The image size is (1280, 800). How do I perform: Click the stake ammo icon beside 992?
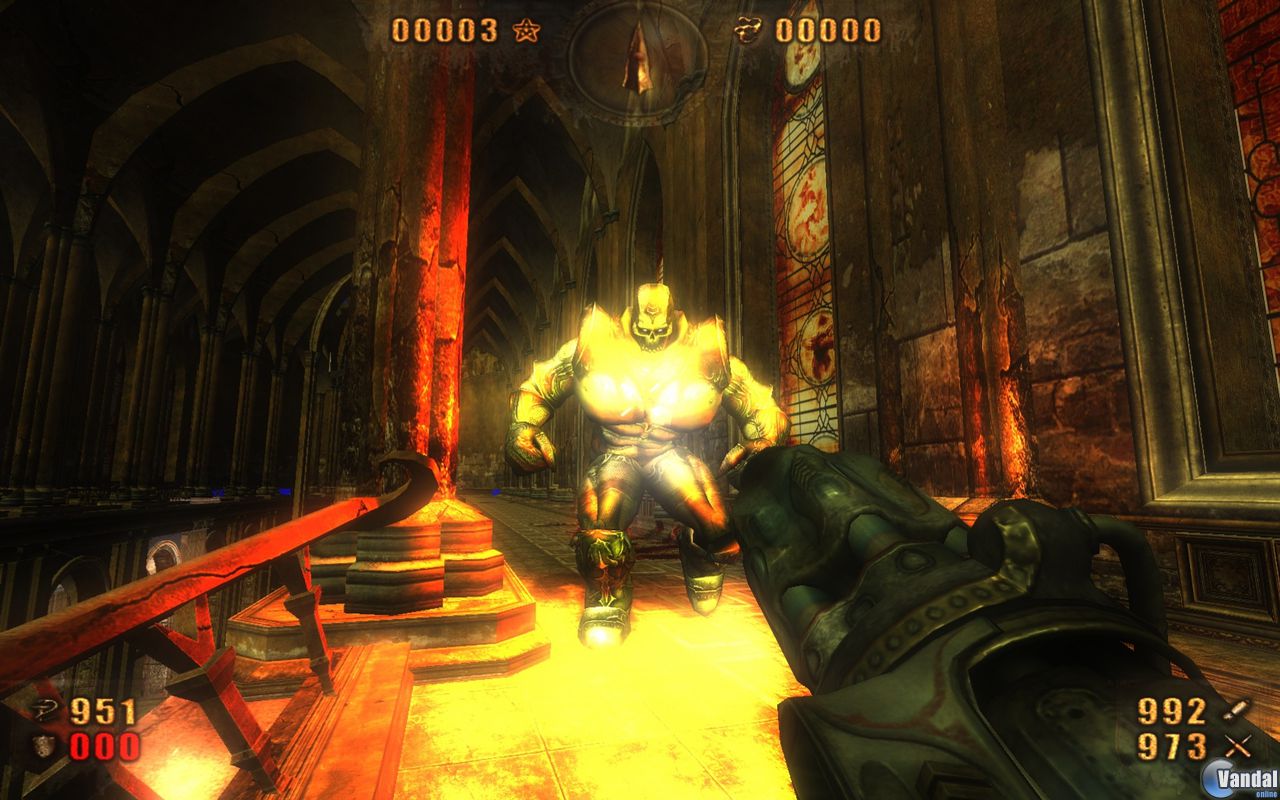click(x=1235, y=711)
